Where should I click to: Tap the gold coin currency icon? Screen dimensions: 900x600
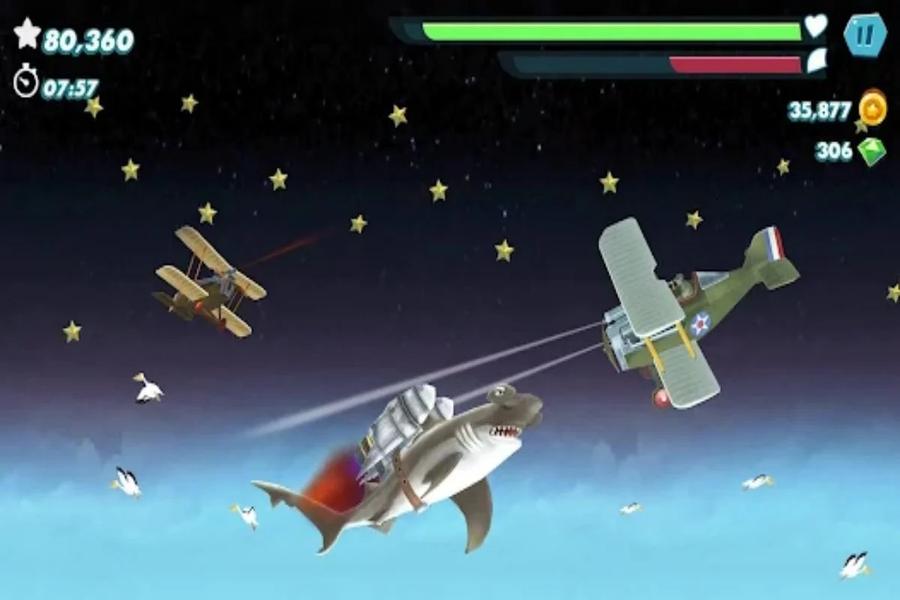tap(873, 108)
